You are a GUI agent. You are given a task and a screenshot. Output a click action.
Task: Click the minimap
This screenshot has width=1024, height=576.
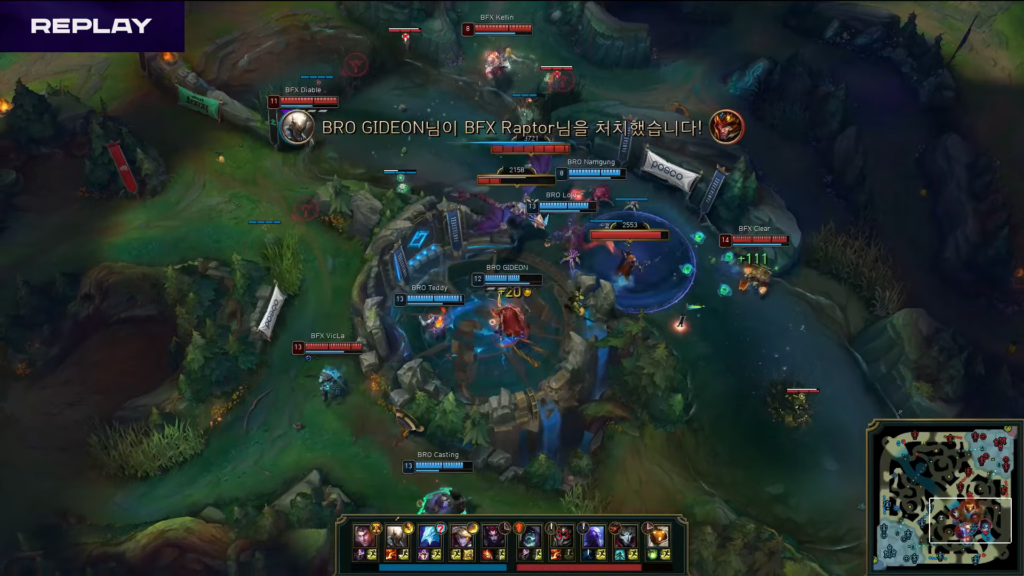click(x=944, y=494)
